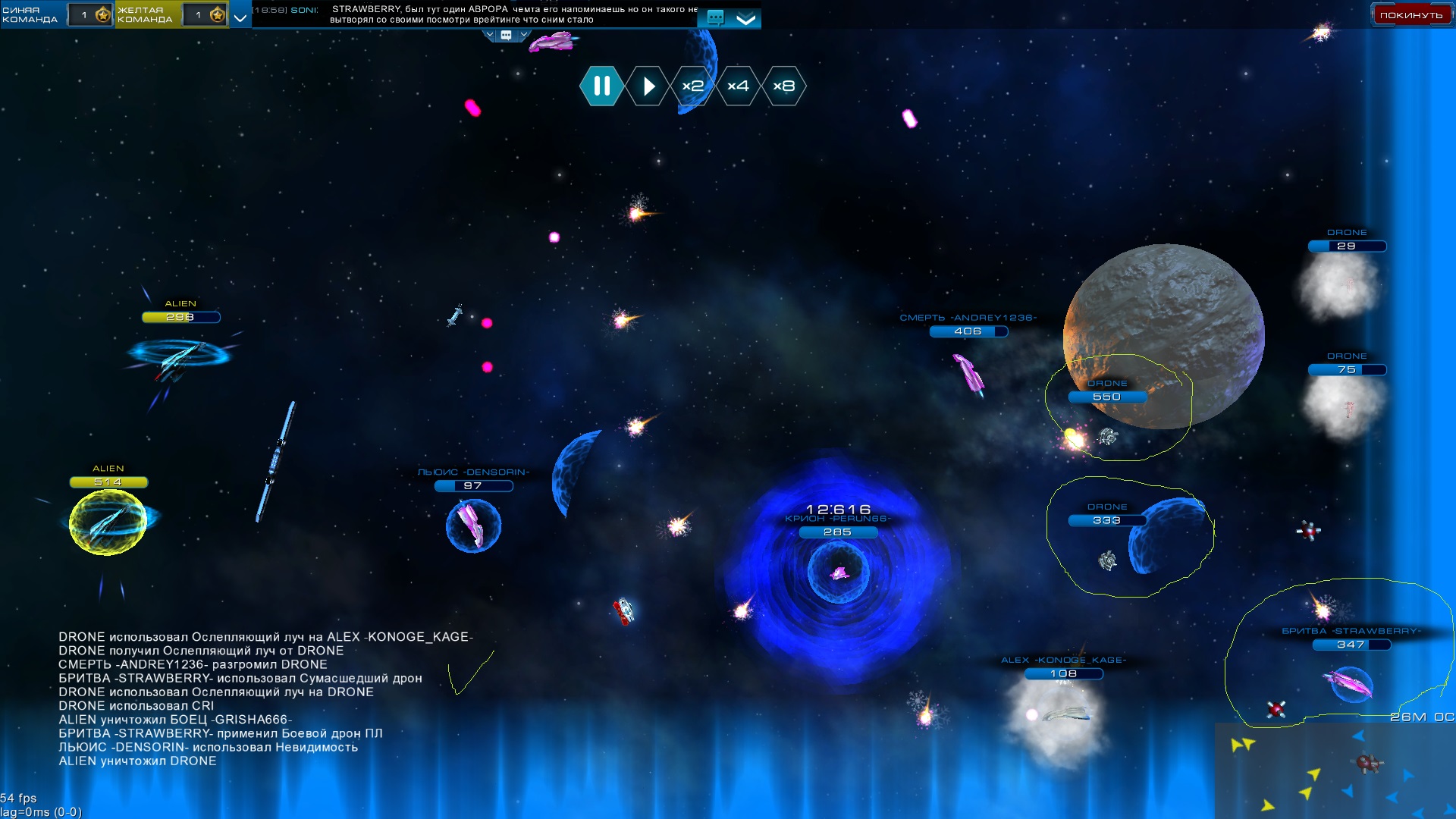Resume playback at normal speed
The image size is (1456, 819).
[x=648, y=86]
